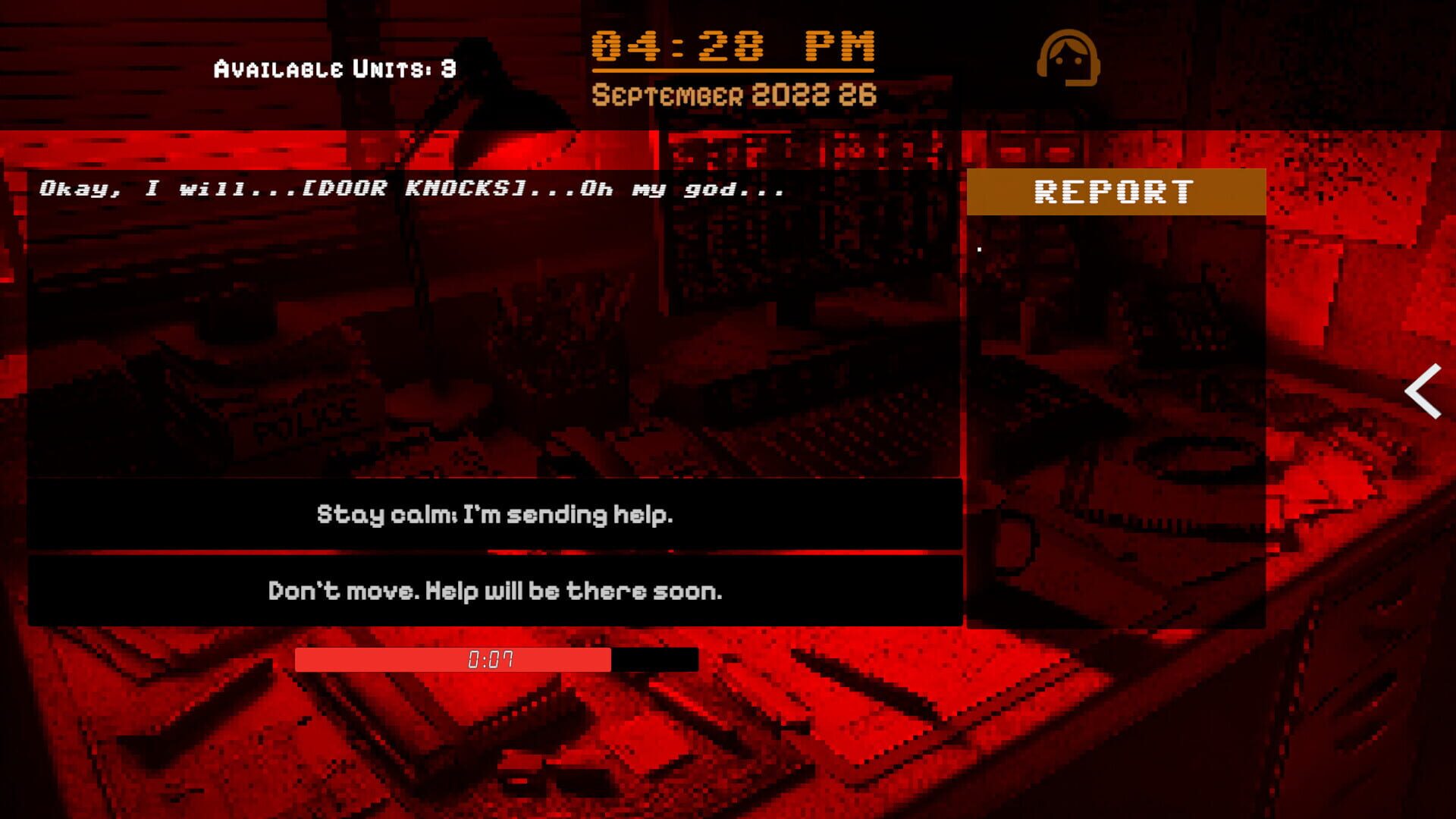Click the September 2022 26 date

point(733,95)
